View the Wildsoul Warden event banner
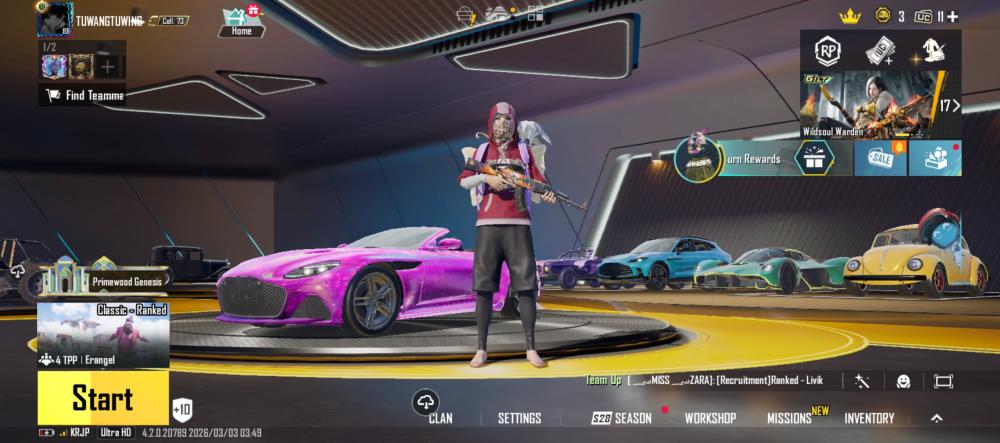 click(868, 104)
